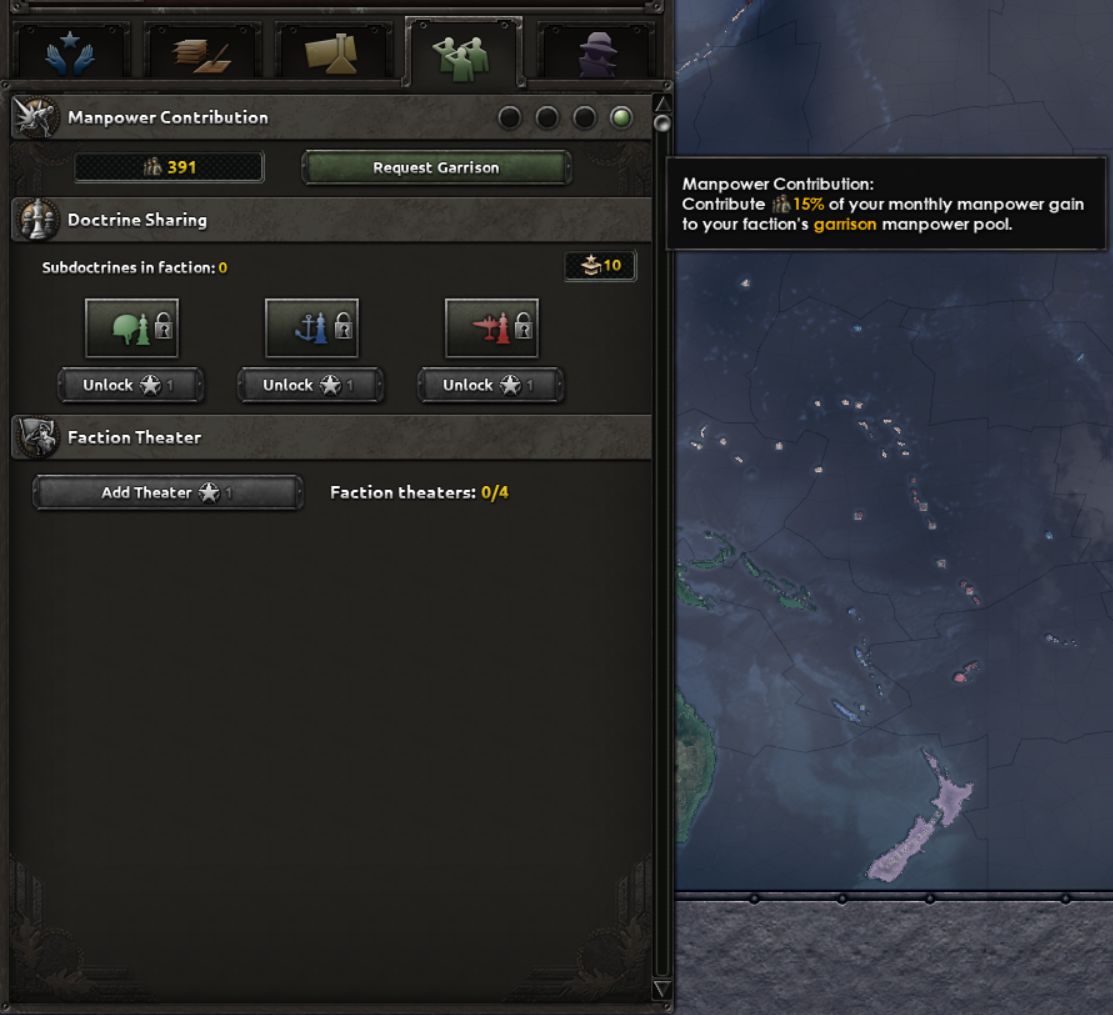The width and height of the screenshot is (1113, 1015).
Task: Click the scrollbar's down arrow
Action: tap(661, 989)
